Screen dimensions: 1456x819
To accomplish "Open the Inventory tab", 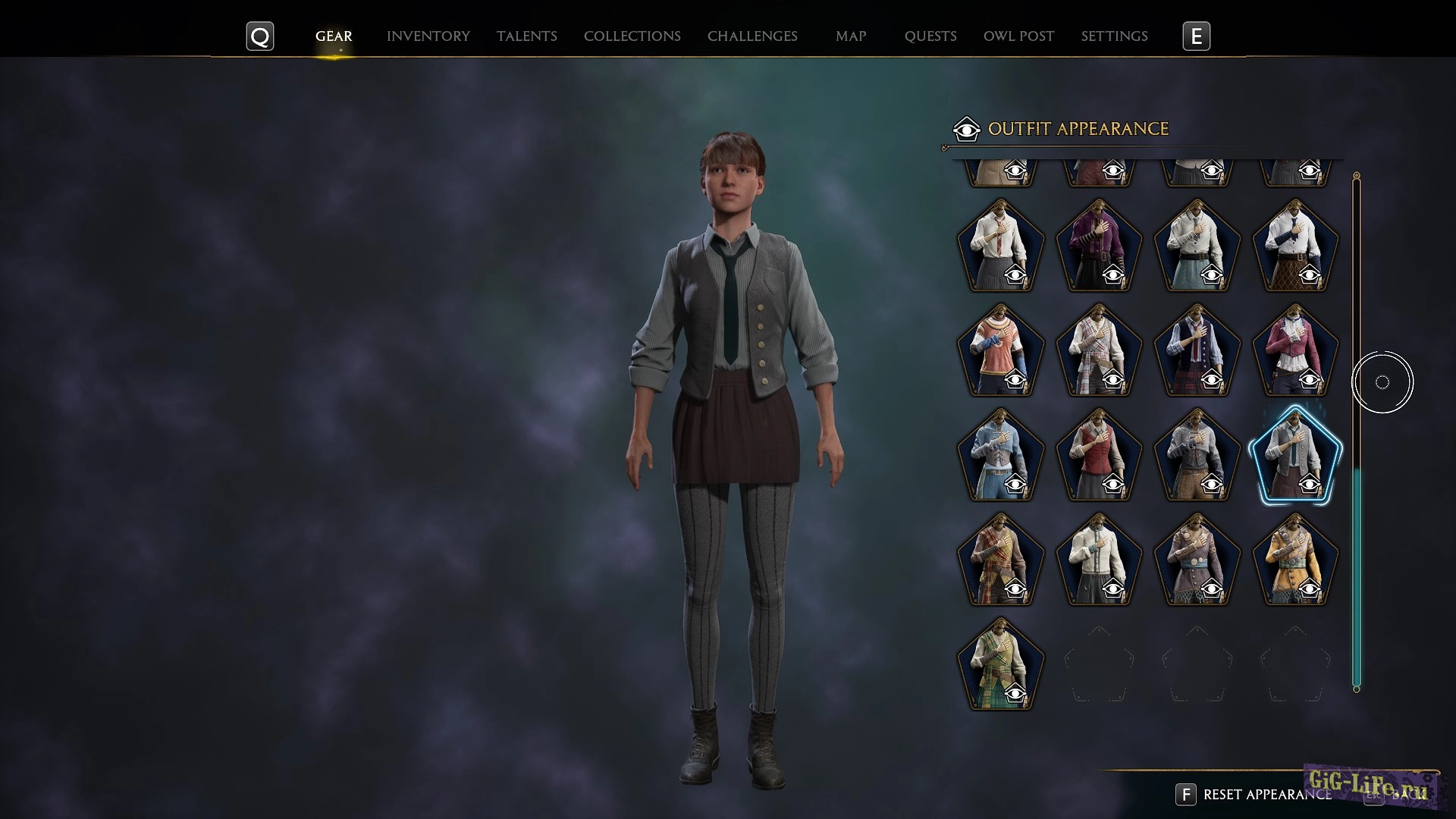I will (x=428, y=36).
